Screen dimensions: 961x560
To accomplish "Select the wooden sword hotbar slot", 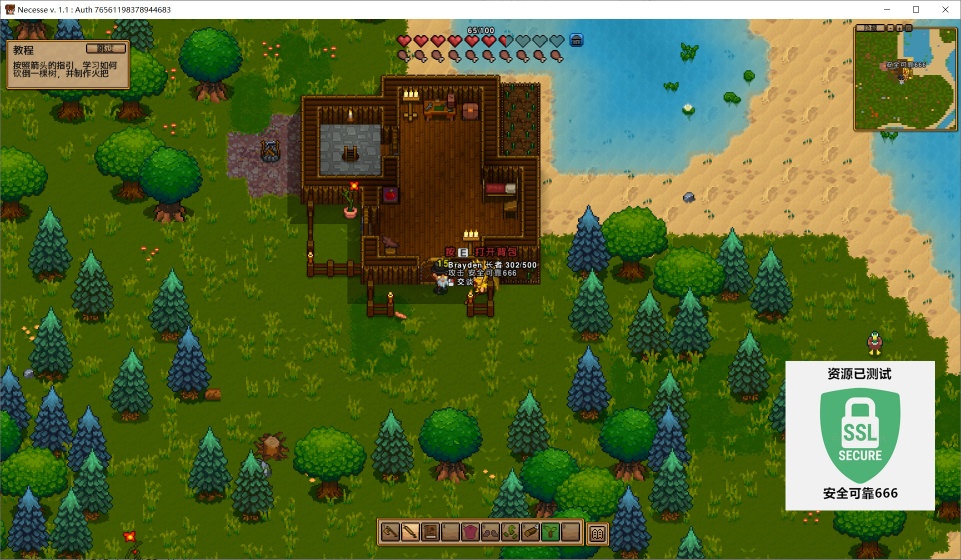I will coord(410,532).
